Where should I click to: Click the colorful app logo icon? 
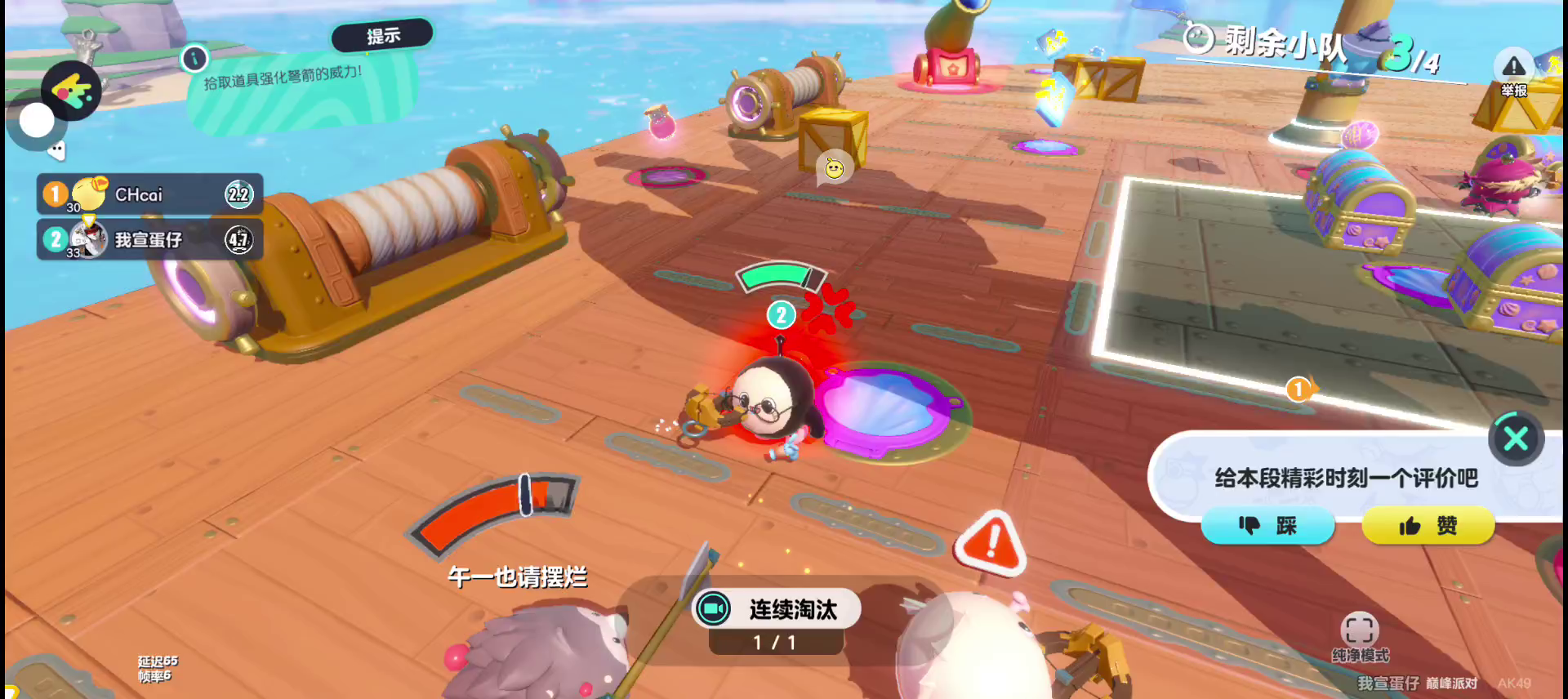tap(71, 91)
